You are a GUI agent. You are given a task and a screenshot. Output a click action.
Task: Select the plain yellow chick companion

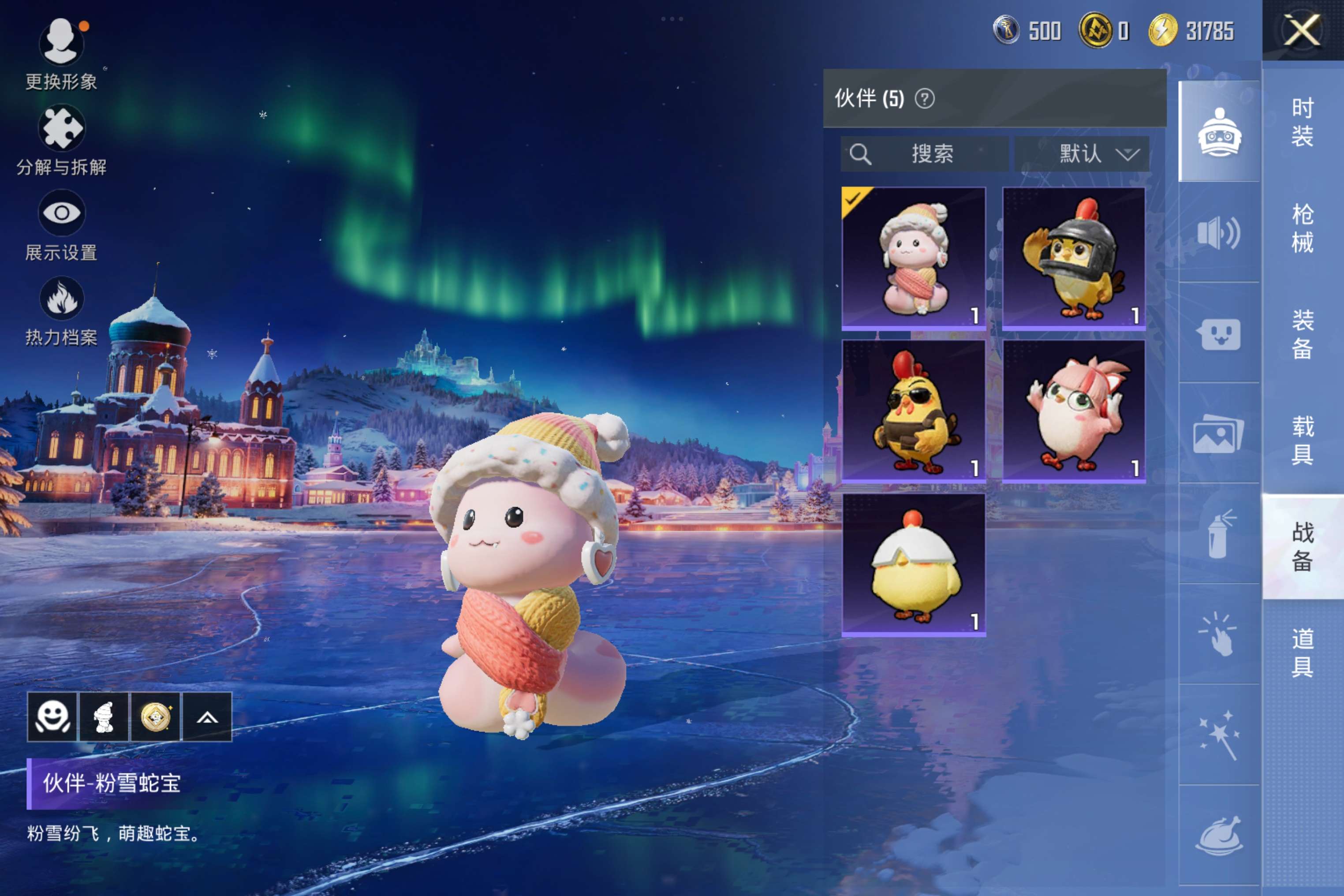click(x=913, y=564)
